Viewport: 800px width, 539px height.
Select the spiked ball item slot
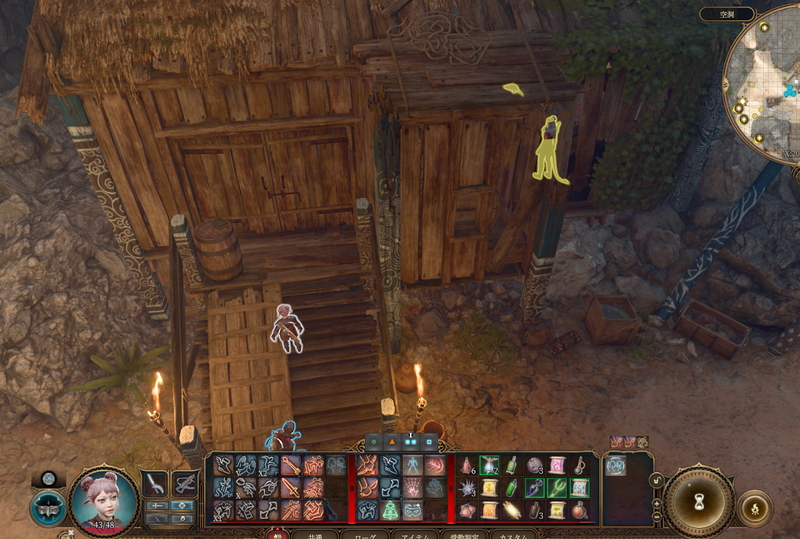tap(467, 487)
